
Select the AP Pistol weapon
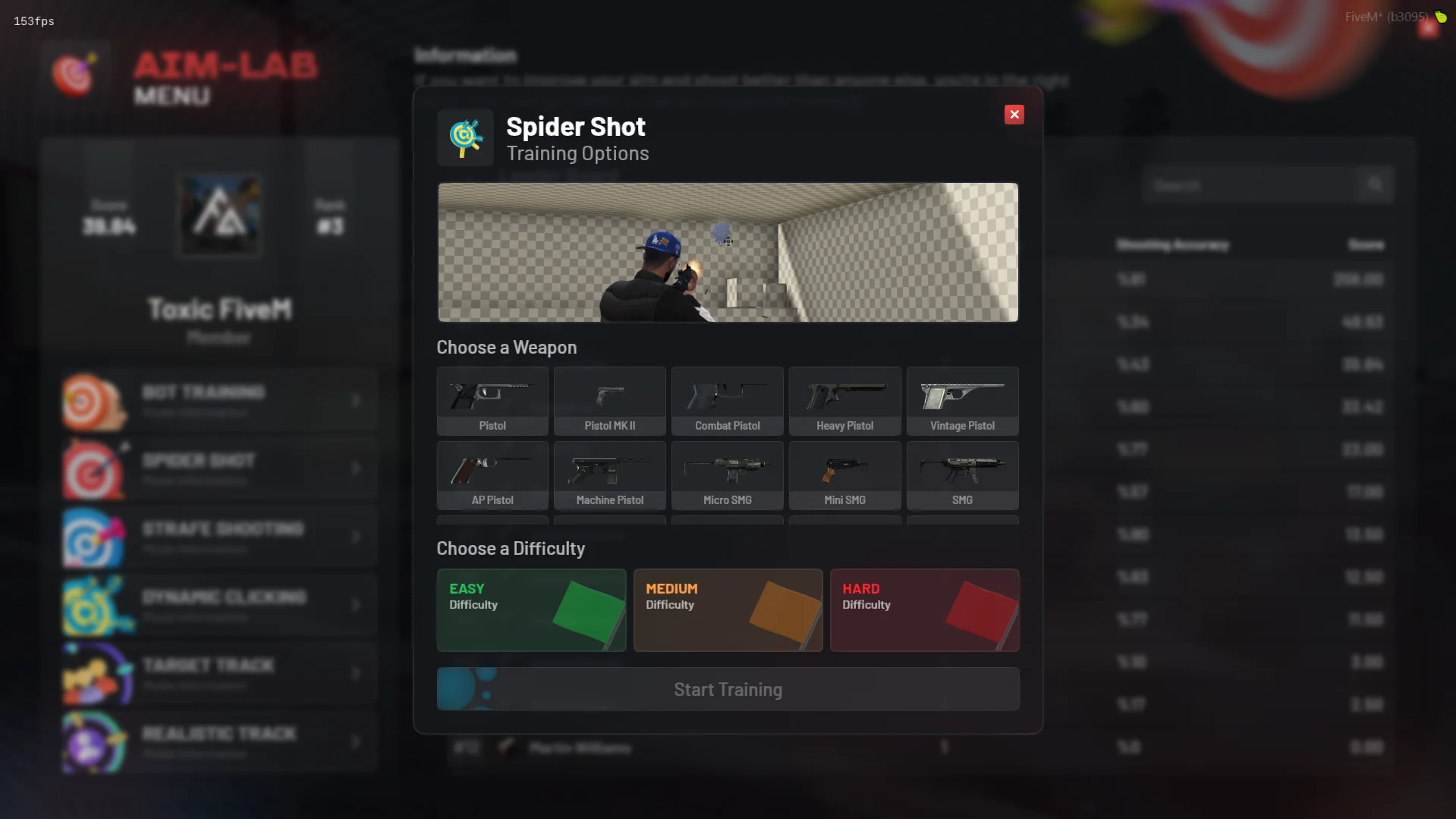pyautogui.click(x=492, y=476)
